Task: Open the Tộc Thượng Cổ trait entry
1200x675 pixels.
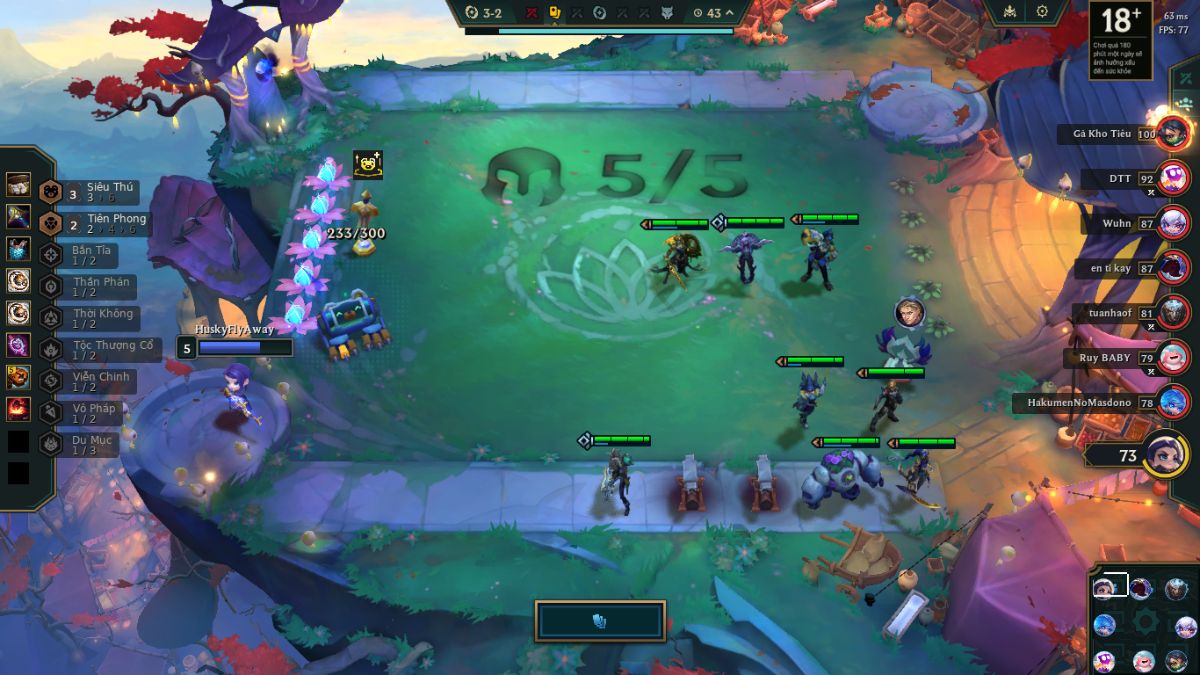Action: [95, 350]
